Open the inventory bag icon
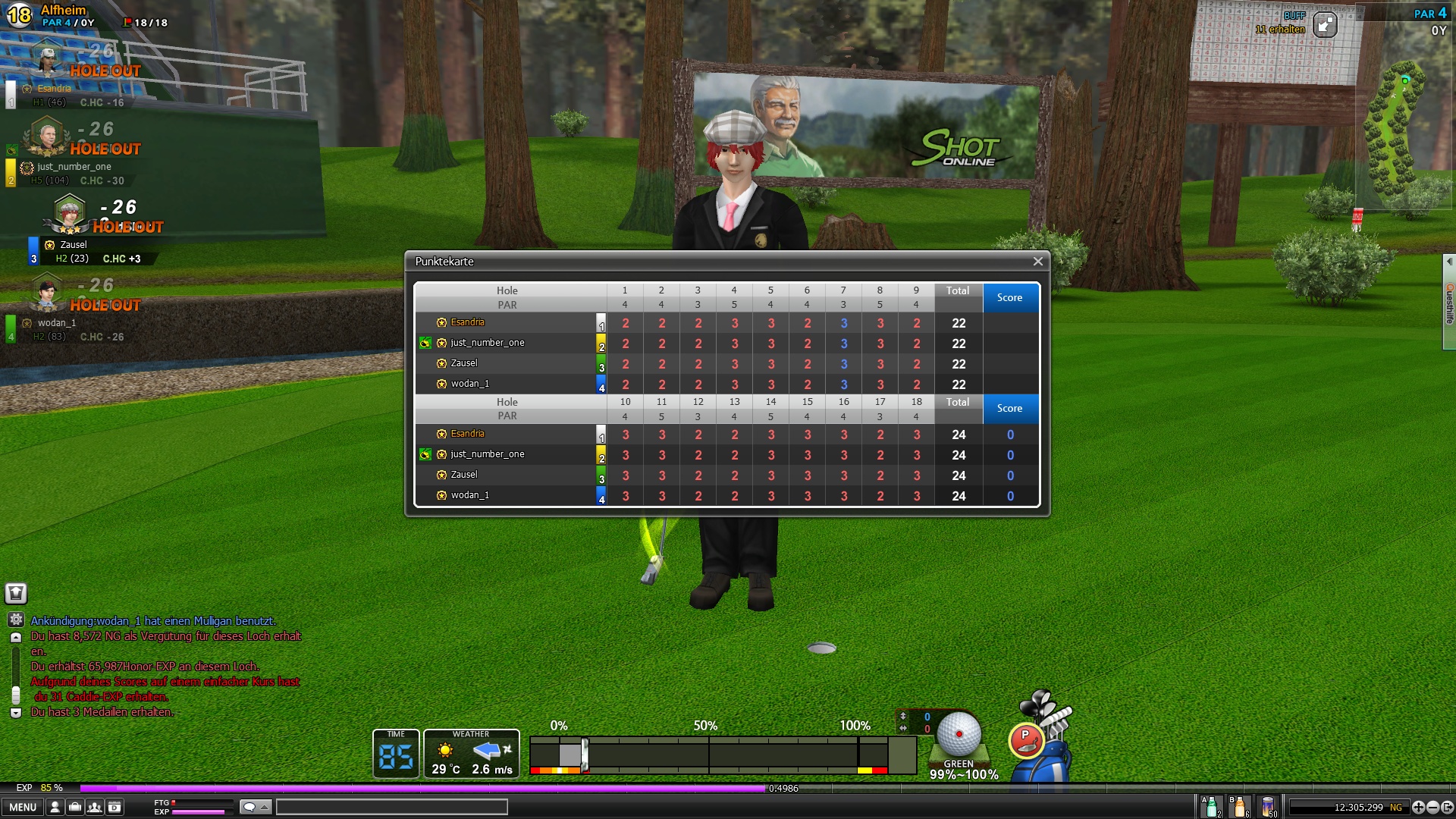This screenshot has height=819, width=1456. 75,807
